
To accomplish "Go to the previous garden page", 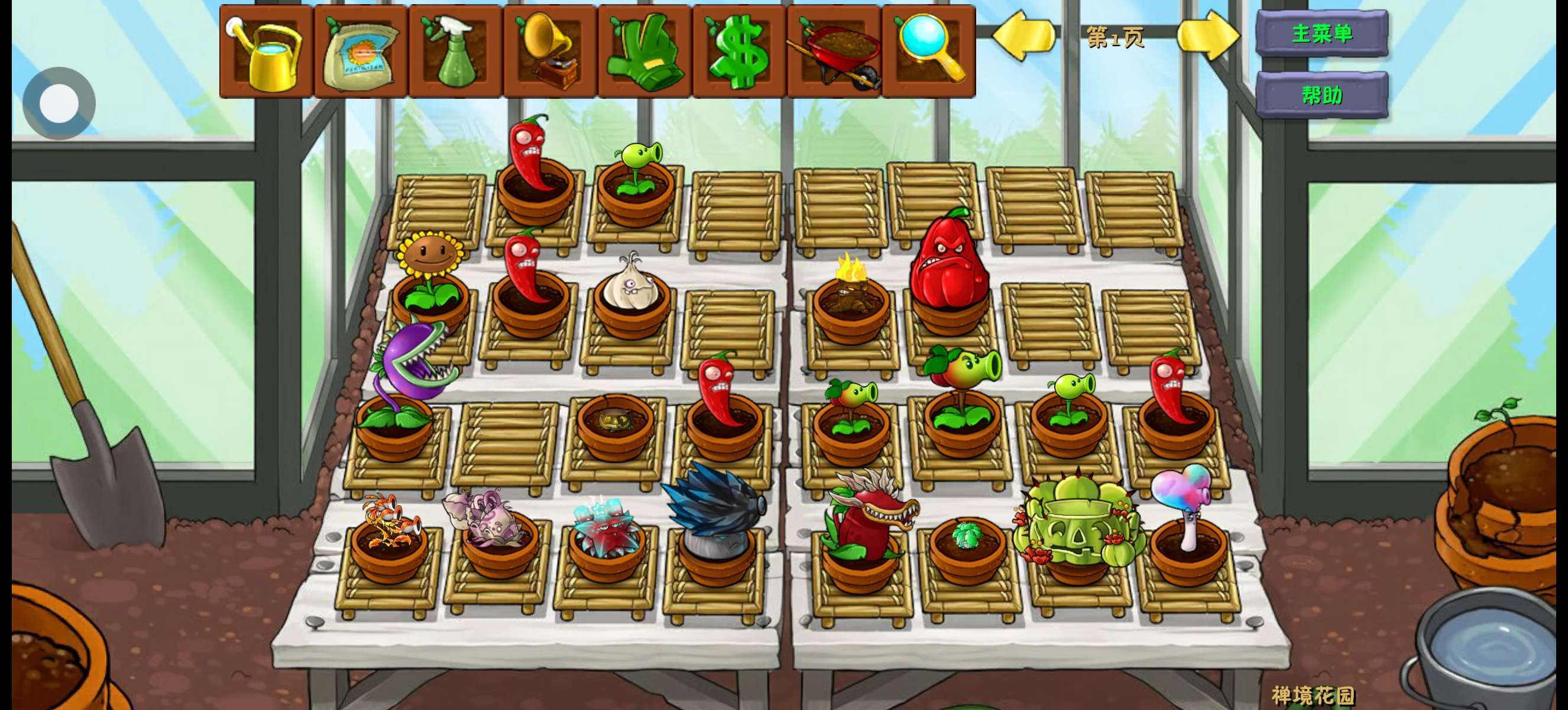I will point(1023,37).
